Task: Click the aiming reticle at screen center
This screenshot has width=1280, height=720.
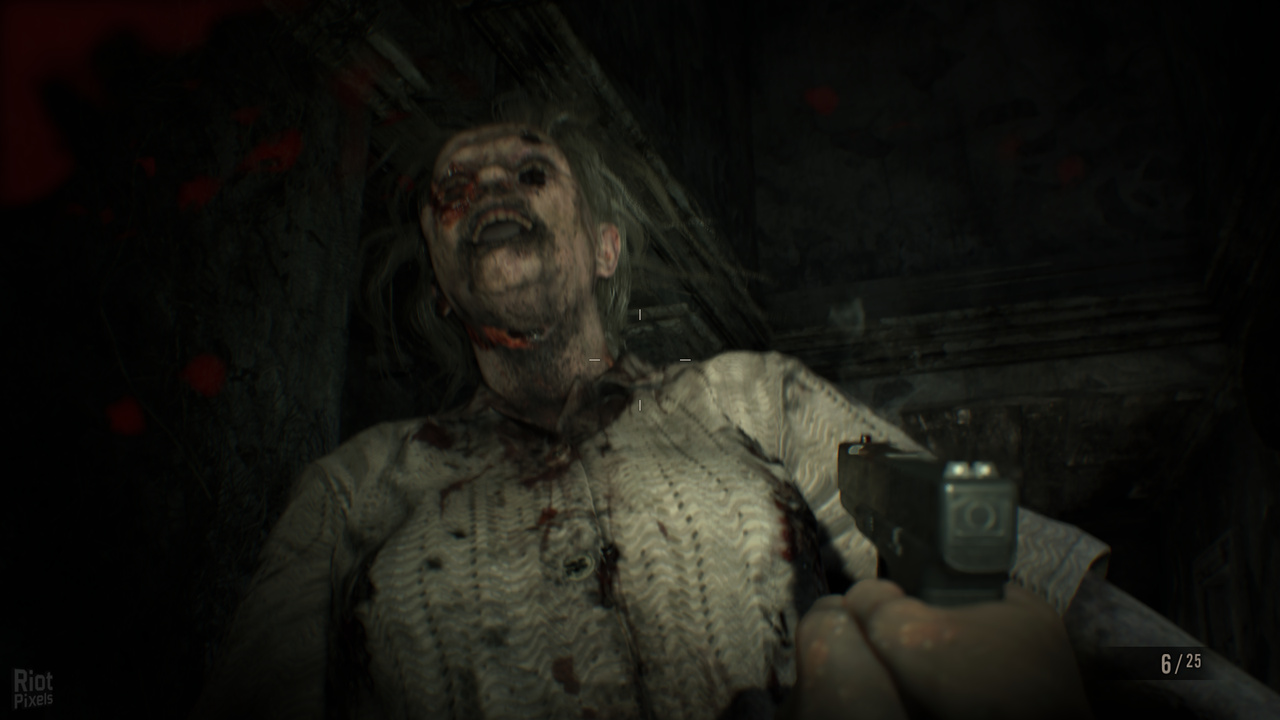Action: (x=639, y=359)
